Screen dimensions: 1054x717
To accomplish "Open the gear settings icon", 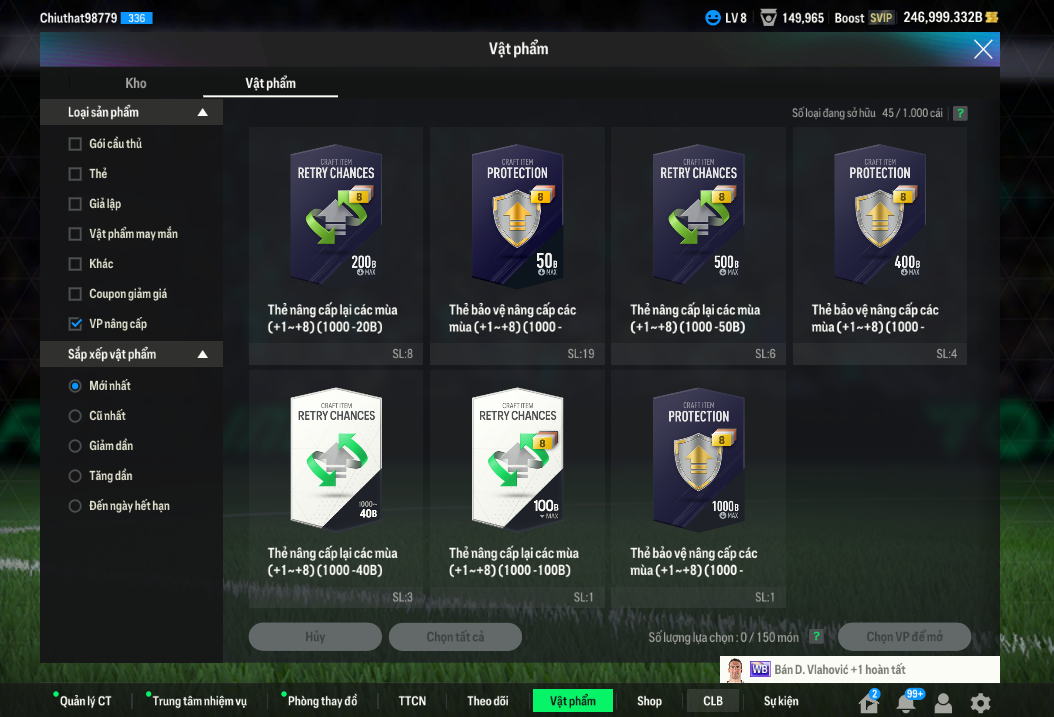I will pyautogui.click(x=981, y=703).
